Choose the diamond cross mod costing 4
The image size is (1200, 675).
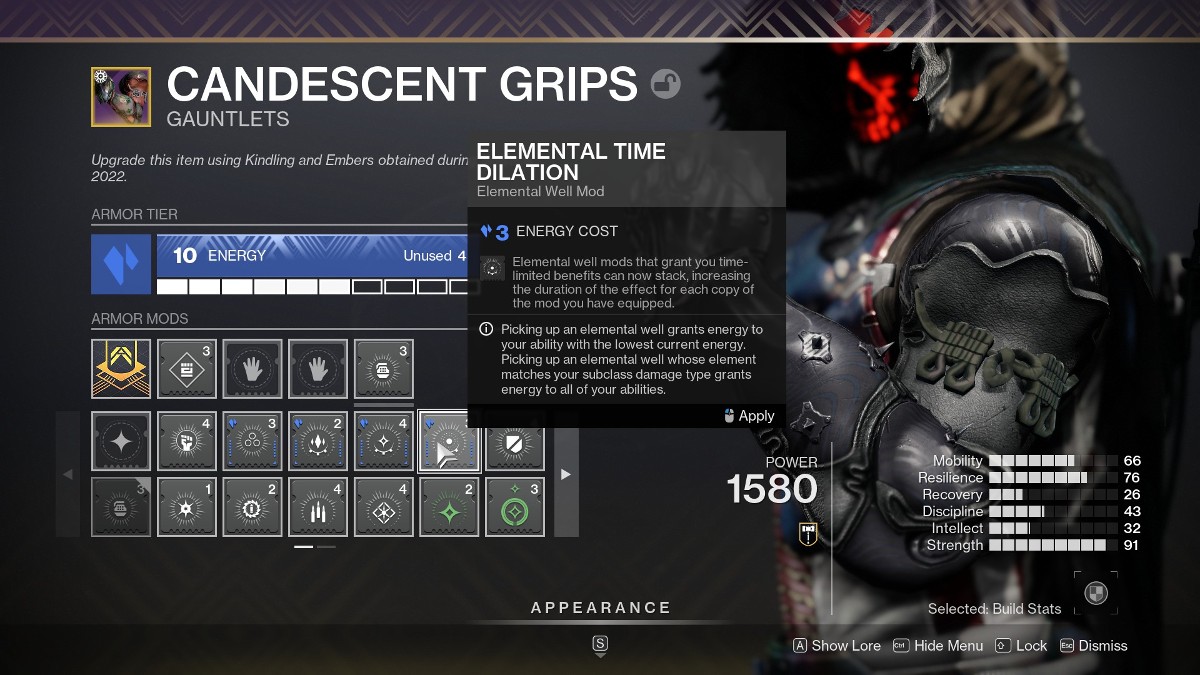coord(383,507)
